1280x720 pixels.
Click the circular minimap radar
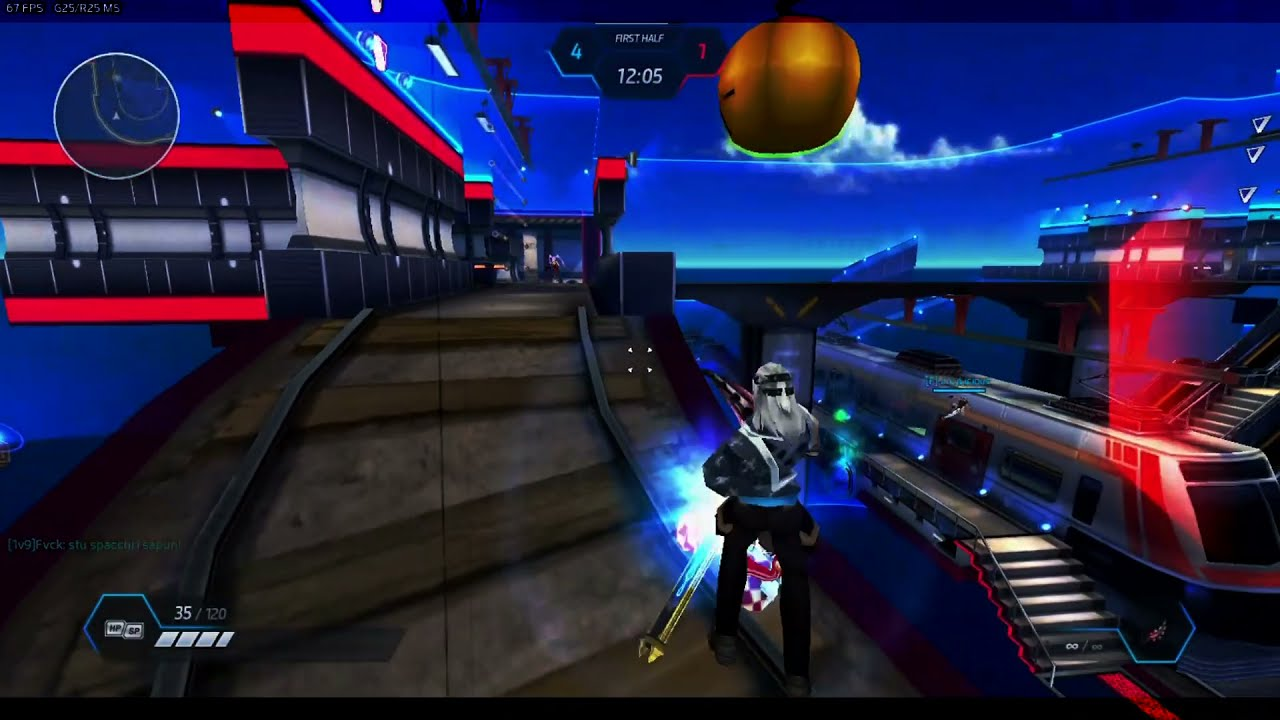point(116,116)
